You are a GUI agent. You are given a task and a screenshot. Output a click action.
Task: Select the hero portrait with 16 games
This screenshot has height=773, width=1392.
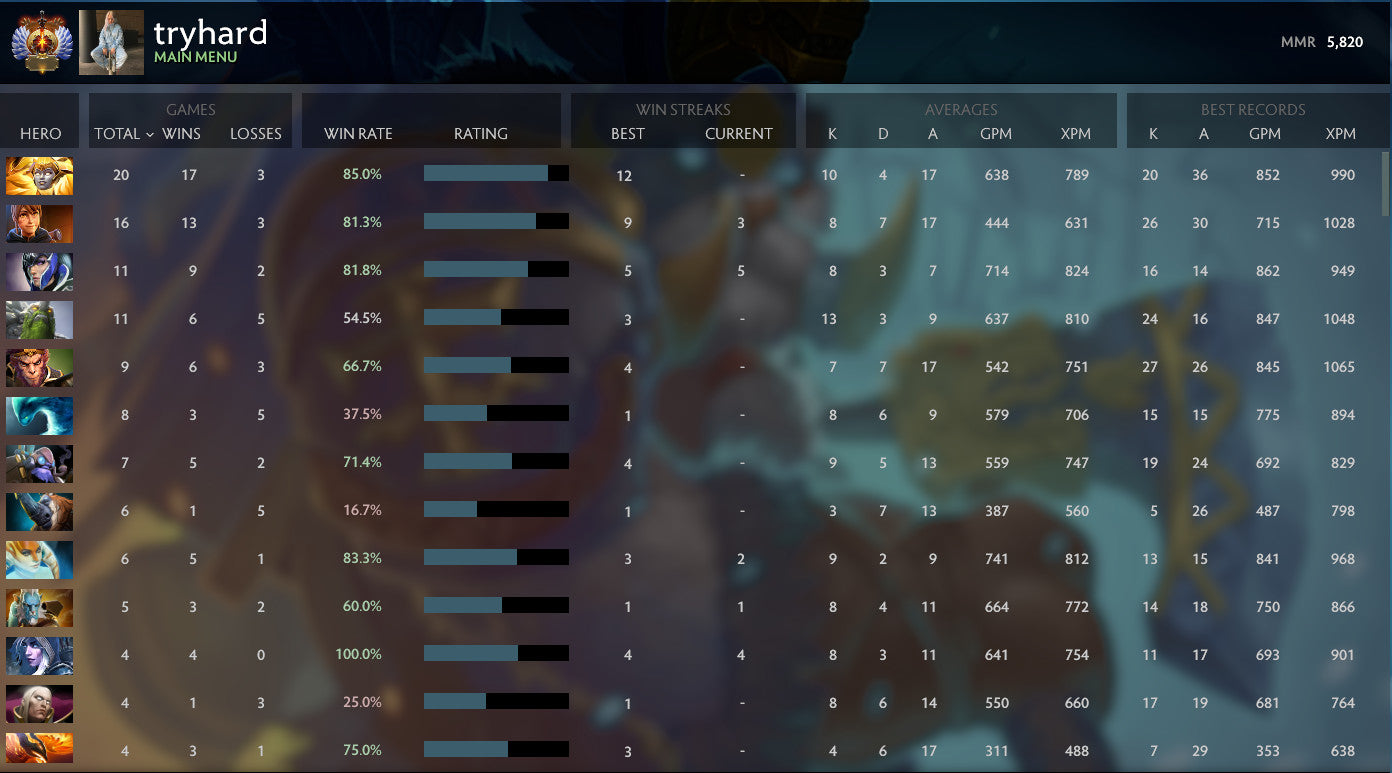pos(40,223)
